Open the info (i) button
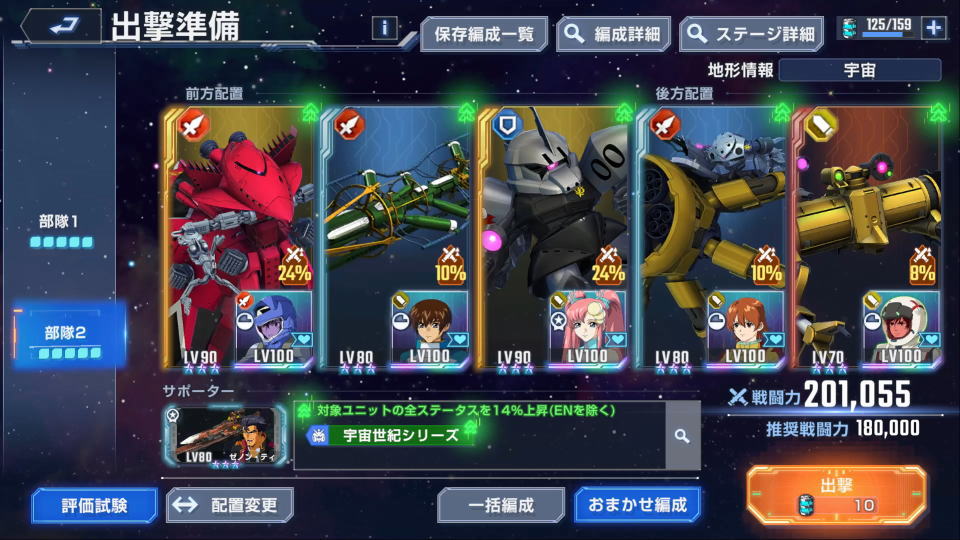This screenshot has height=540, width=960. (x=384, y=28)
